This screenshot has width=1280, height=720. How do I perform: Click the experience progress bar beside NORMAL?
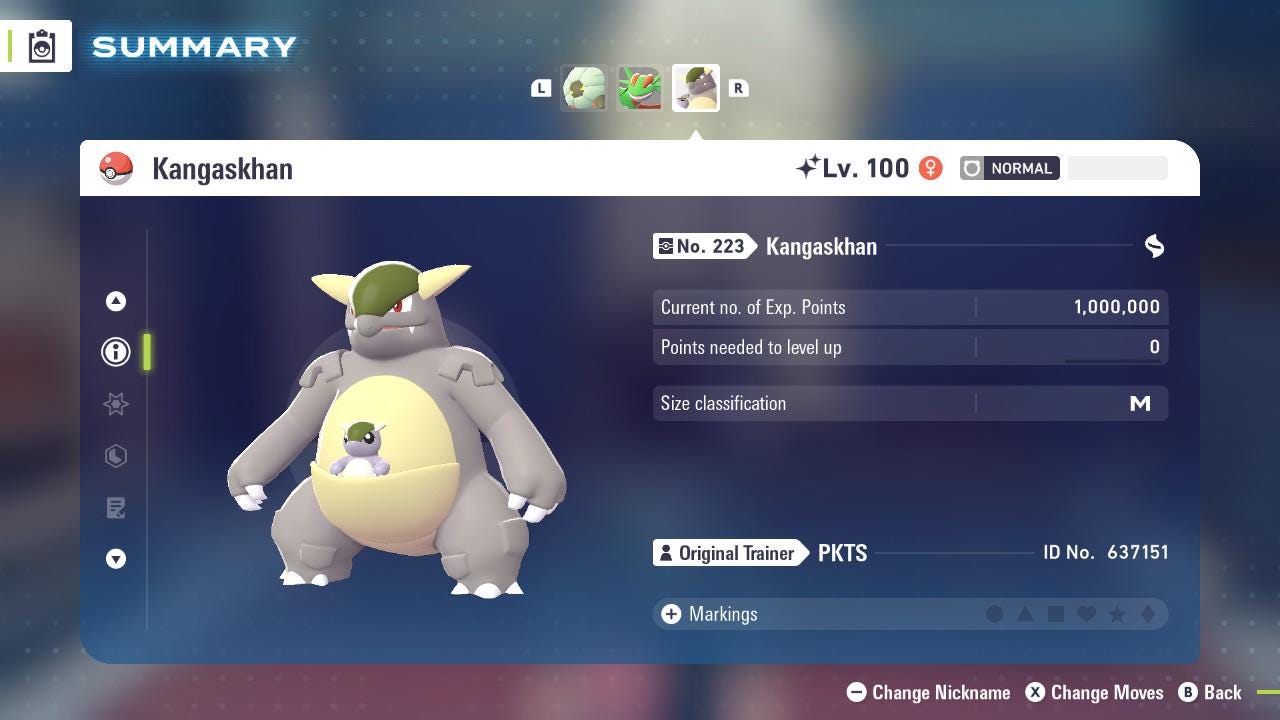1117,168
